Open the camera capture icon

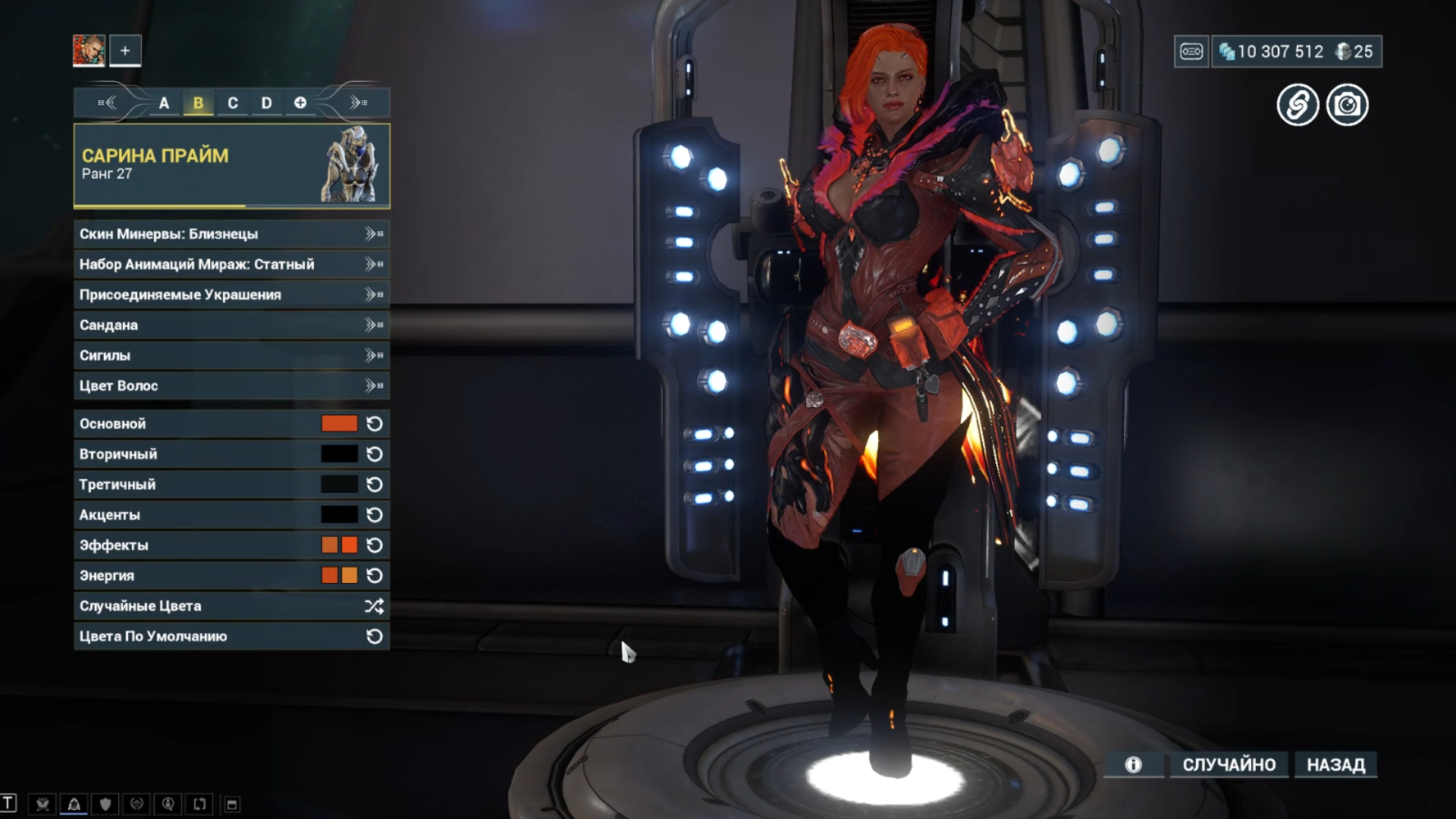1347,105
